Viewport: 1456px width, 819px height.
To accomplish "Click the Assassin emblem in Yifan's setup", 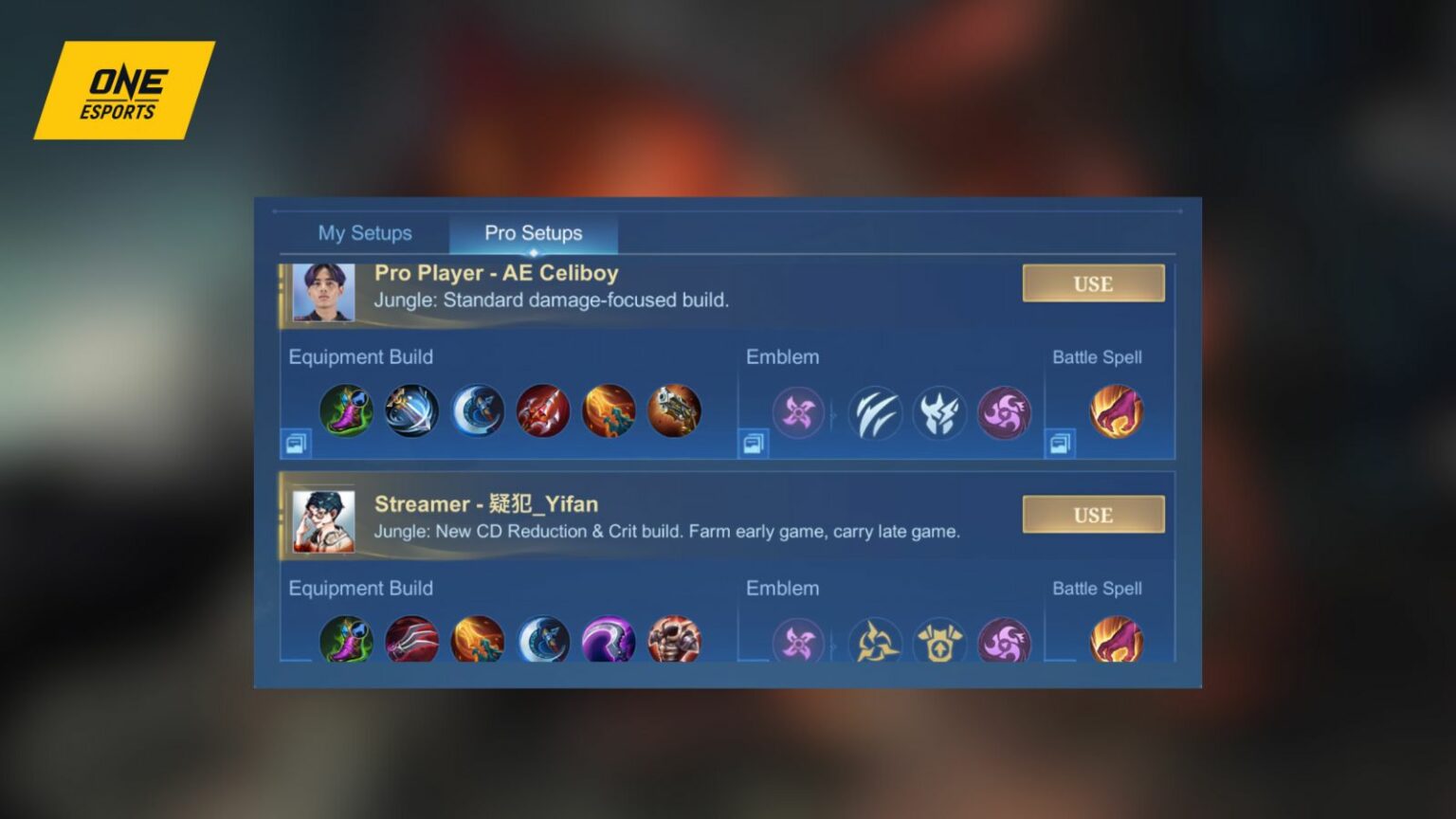I will (x=801, y=642).
